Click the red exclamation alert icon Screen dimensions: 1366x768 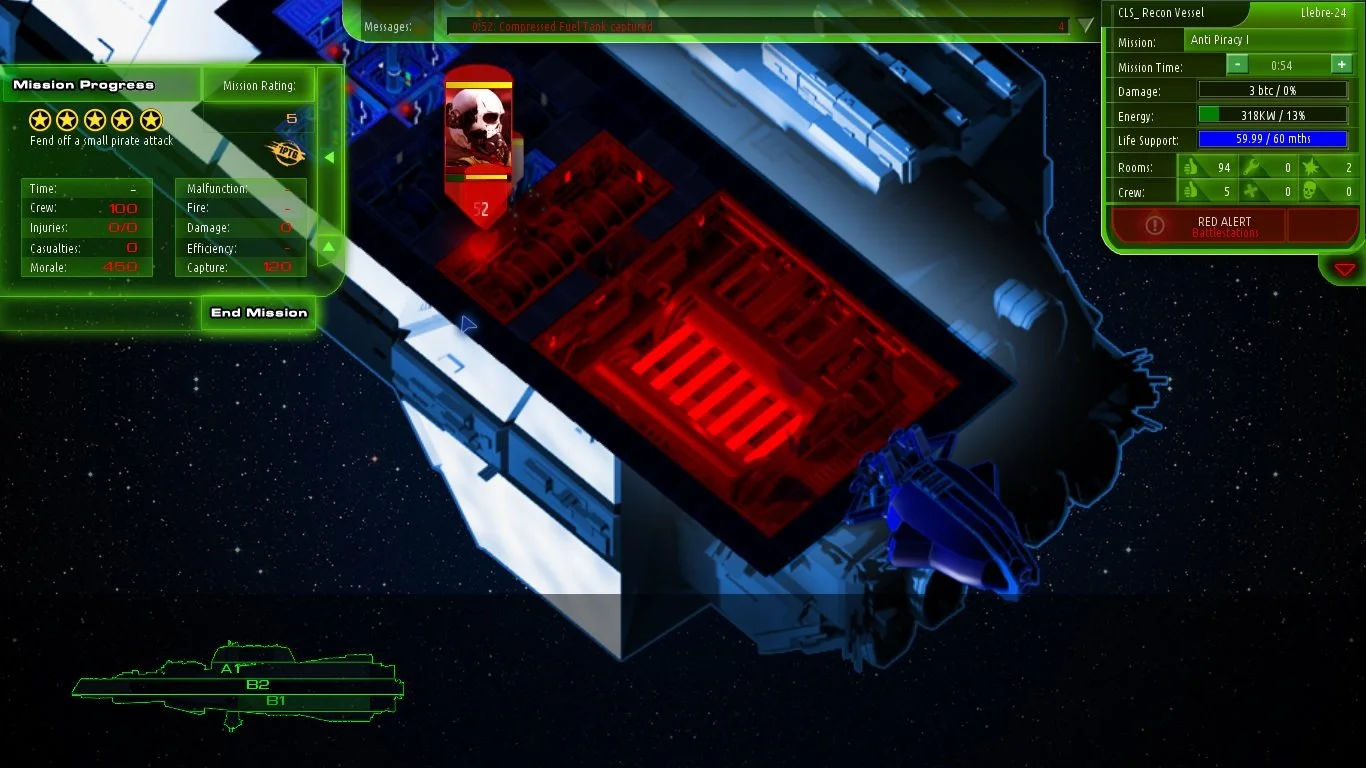pos(1155,225)
